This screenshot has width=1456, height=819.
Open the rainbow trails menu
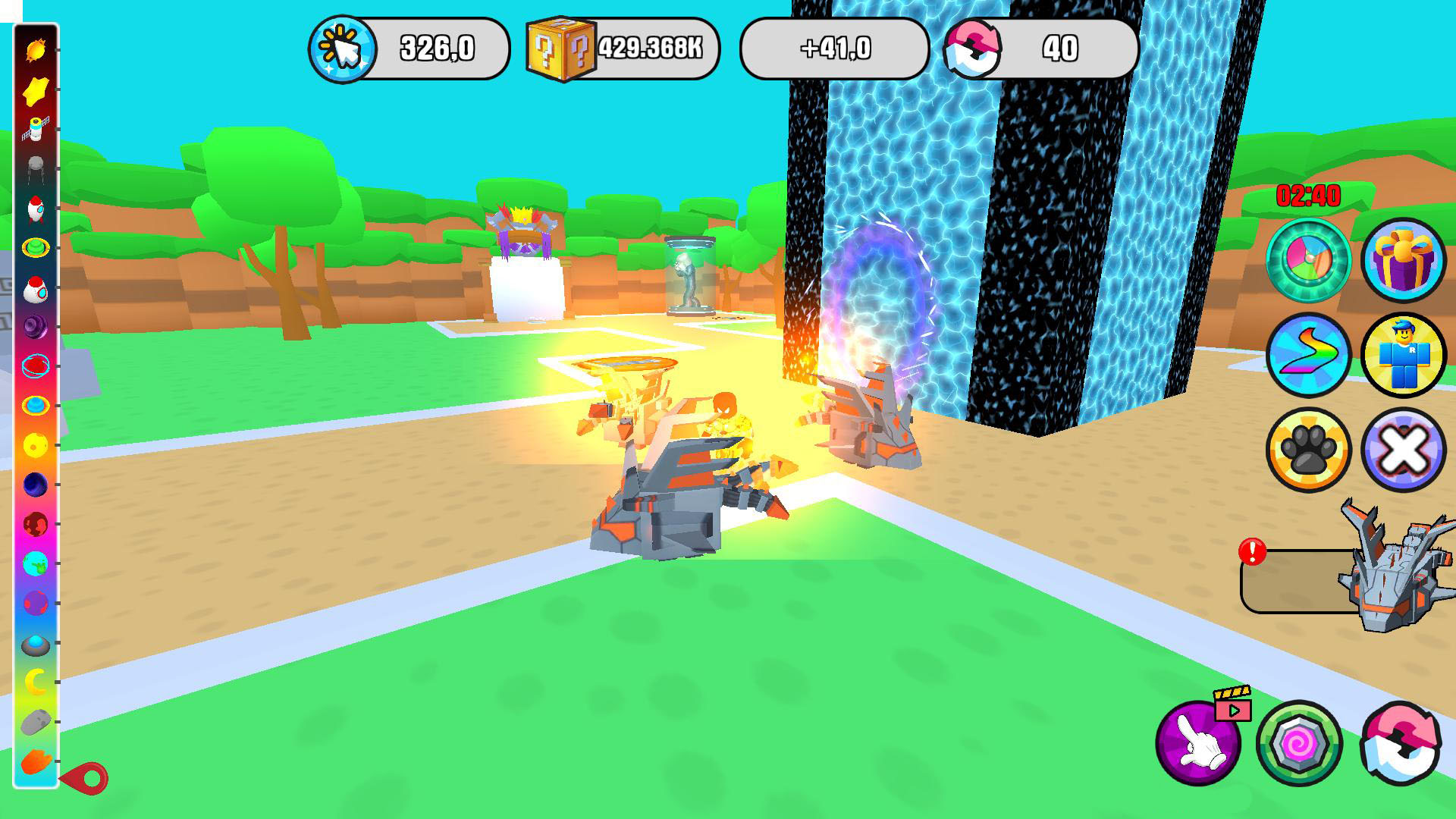[1308, 355]
